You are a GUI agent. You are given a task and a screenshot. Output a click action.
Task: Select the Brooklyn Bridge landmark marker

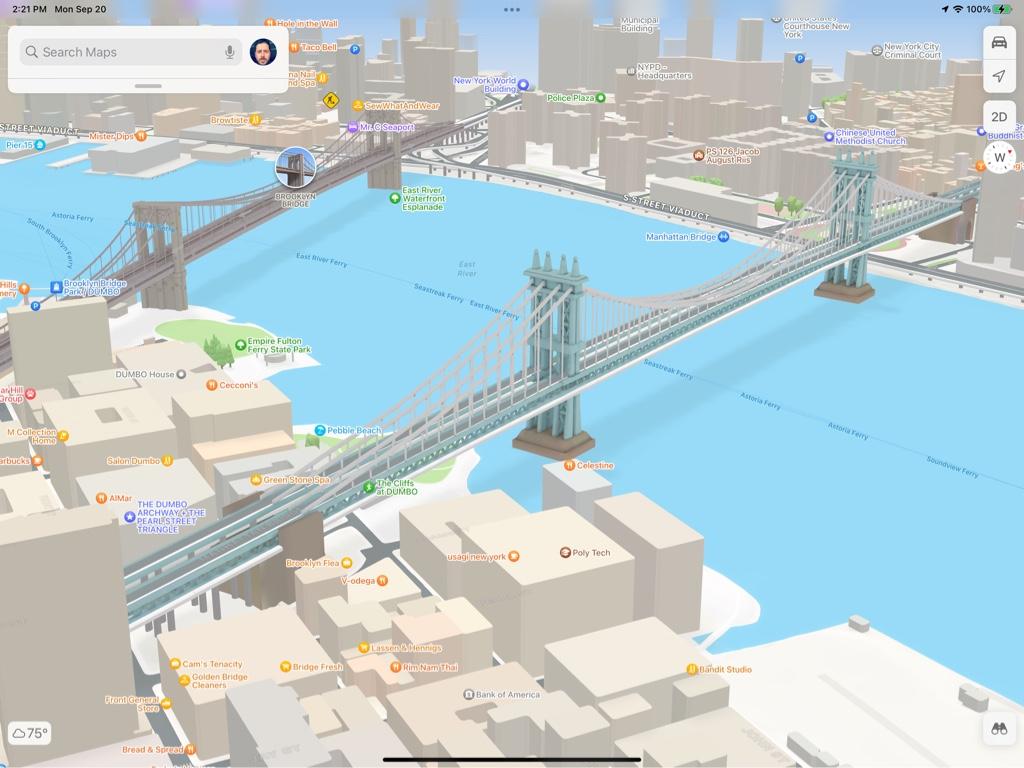coord(295,167)
